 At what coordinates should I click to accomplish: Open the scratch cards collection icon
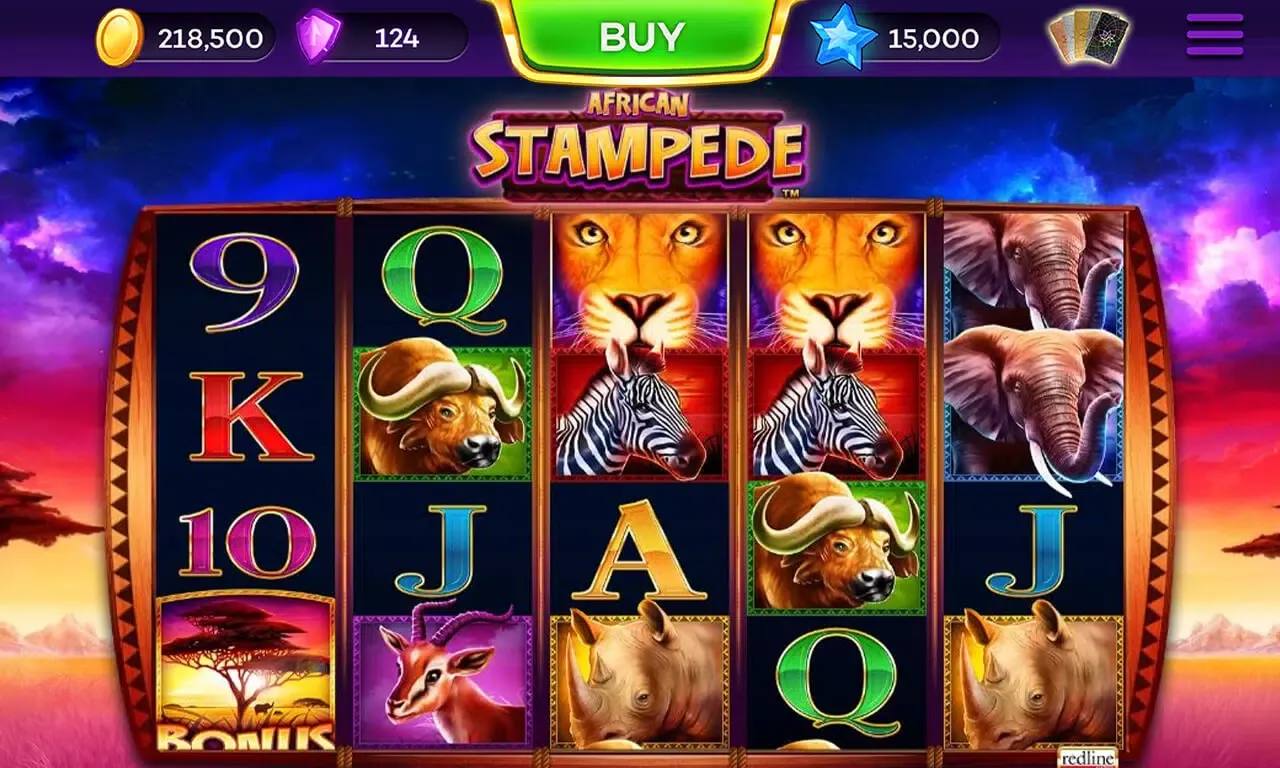(x=1085, y=35)
